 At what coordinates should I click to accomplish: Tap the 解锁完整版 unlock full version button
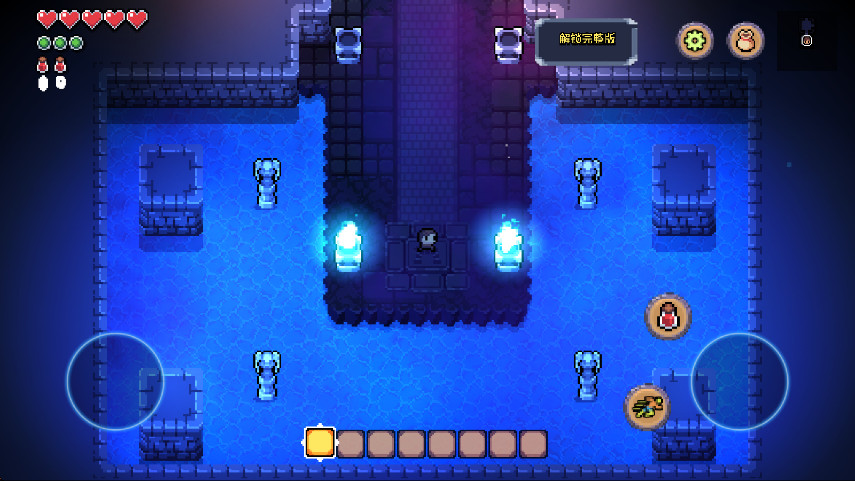(x=586, y=41)
